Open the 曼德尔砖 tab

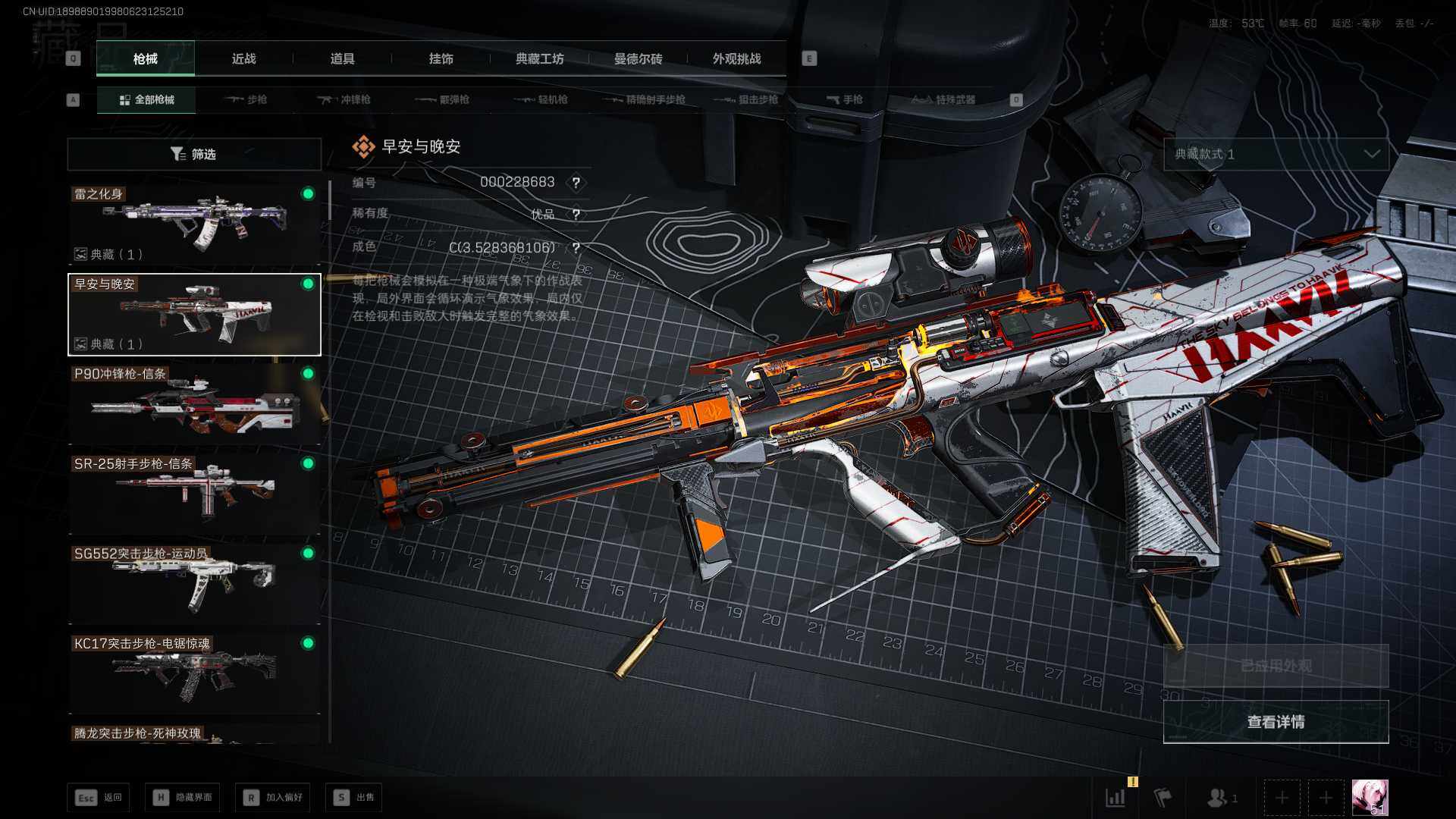638,59
